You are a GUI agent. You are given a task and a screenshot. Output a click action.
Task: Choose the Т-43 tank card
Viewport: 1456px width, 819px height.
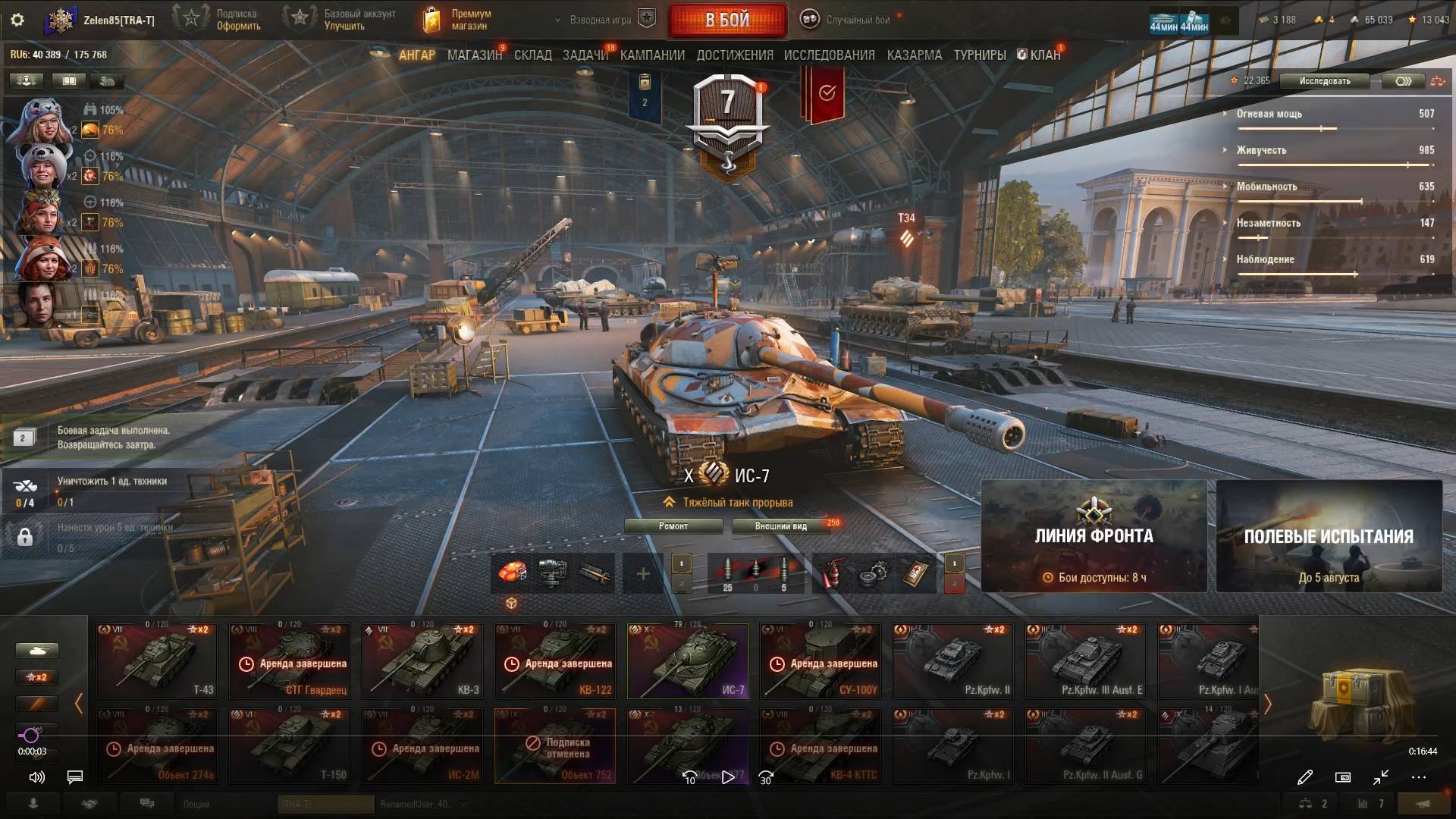[156, 661]
